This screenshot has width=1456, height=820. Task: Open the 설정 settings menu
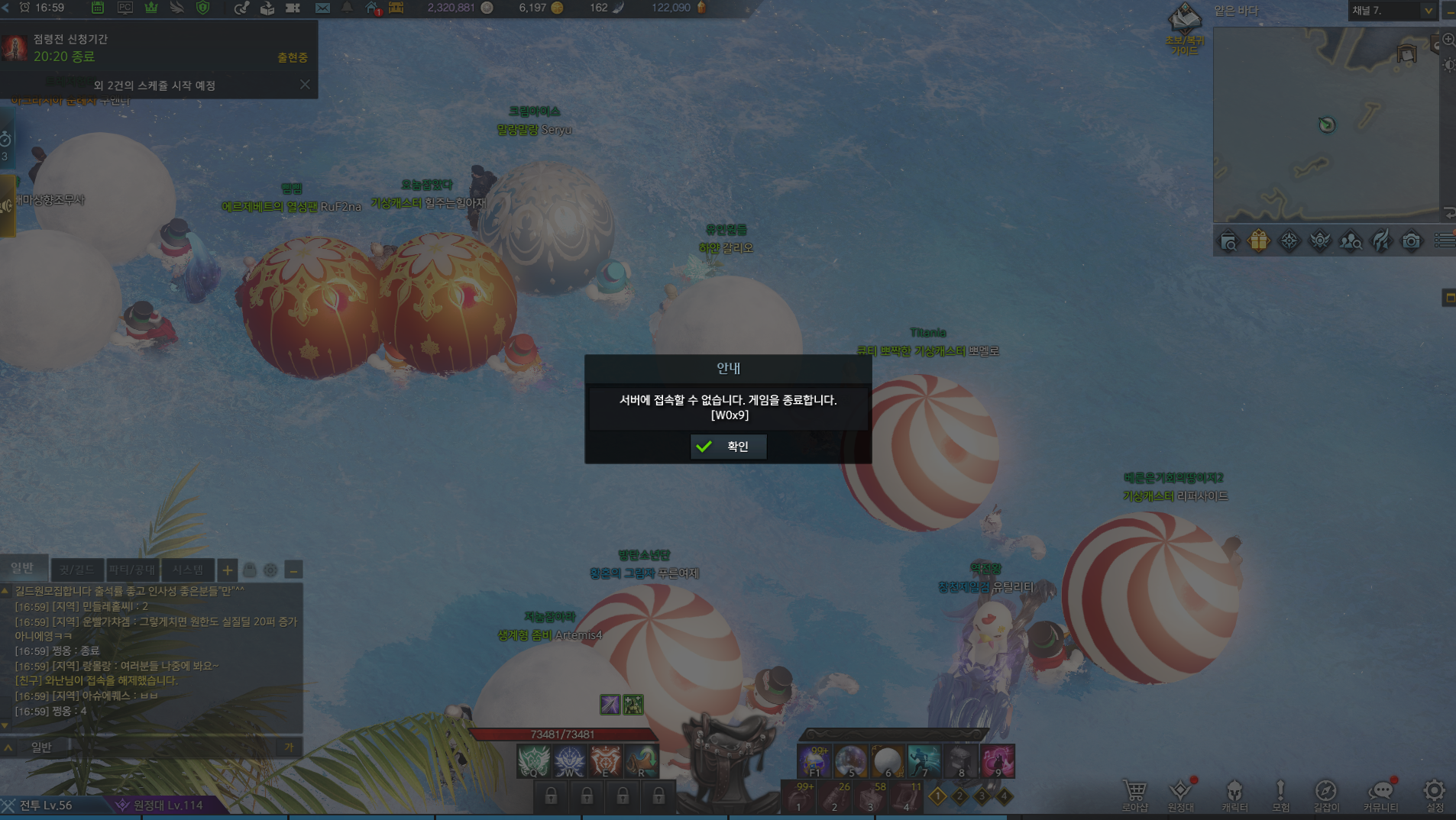pyautogui.click(x=1434, y=795)
